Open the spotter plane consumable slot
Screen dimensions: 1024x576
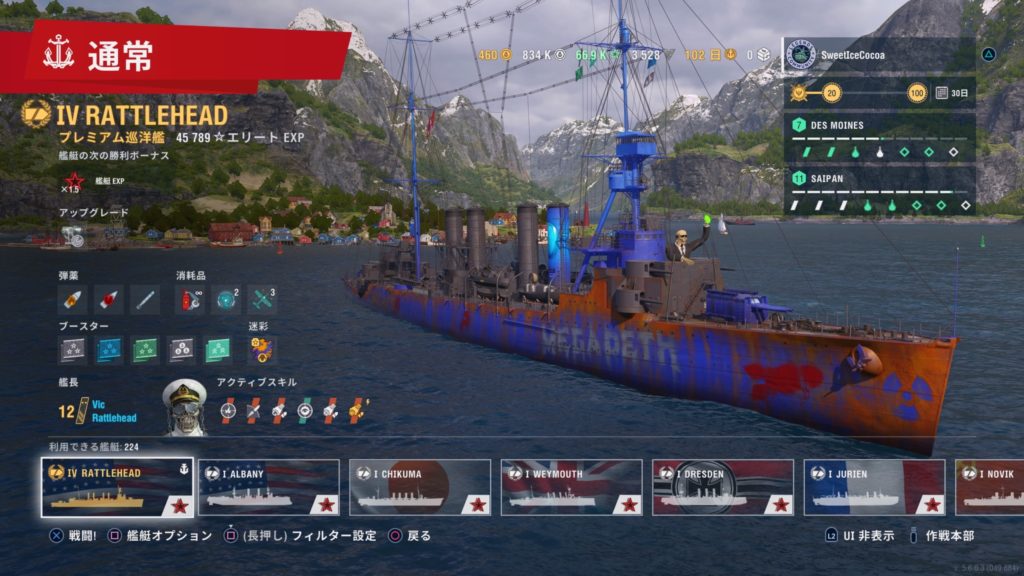pyautogui.click(x=262, y=299)
